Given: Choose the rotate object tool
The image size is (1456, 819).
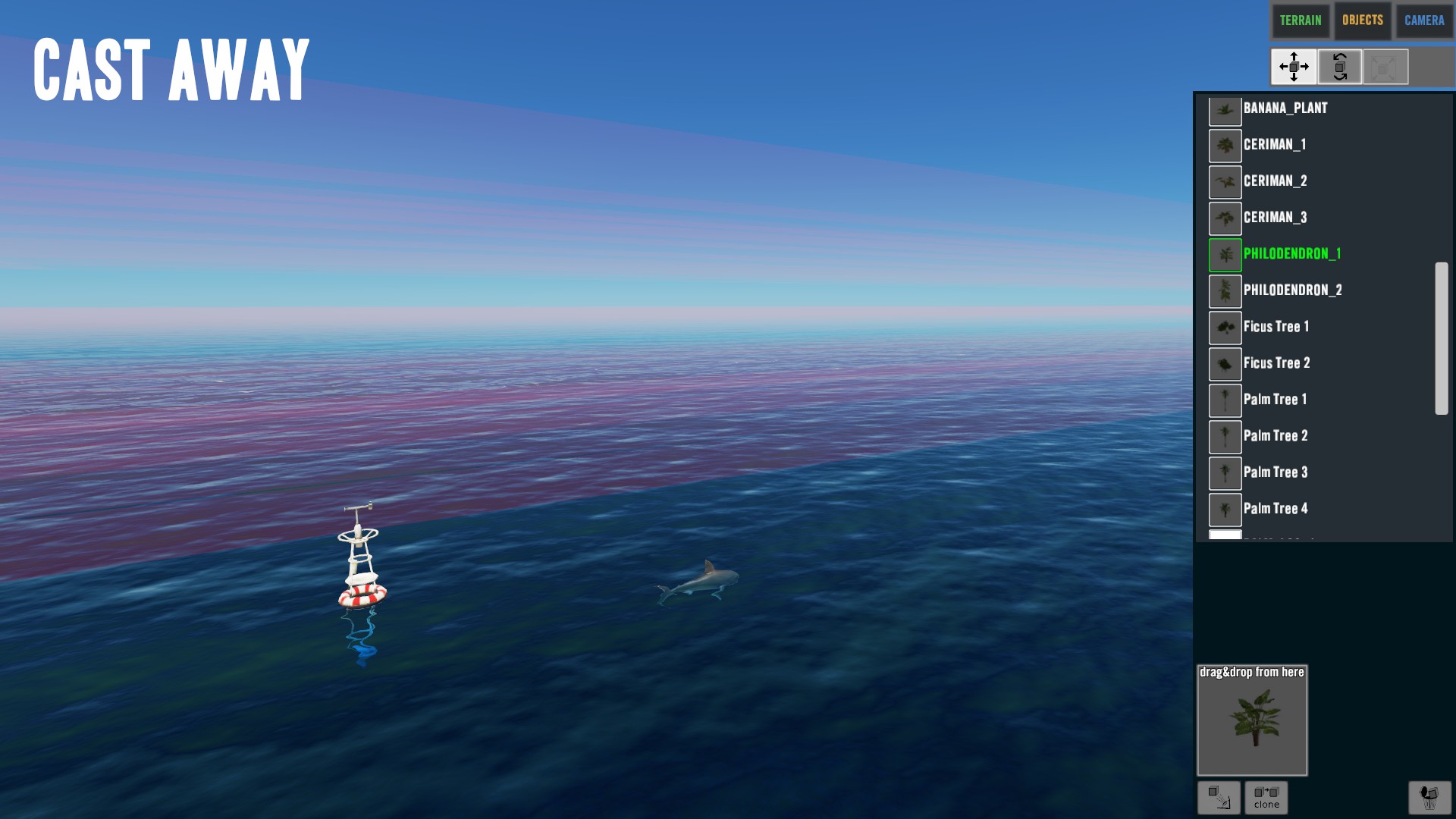Looking at the screenshot, I should [1340, 67].
